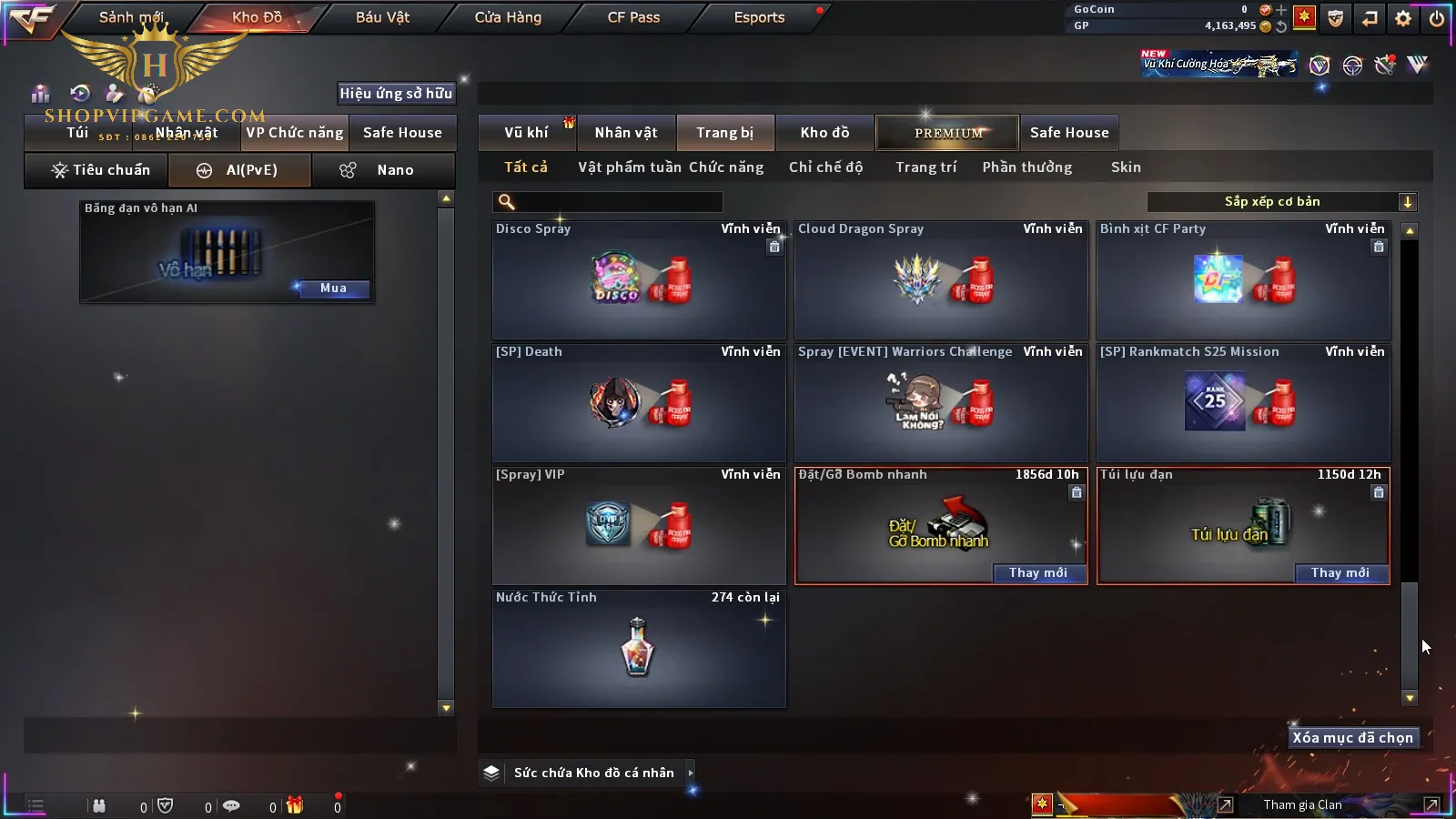
Task: Buy the Băng đạn vô hạn AI item
Action: point(333,288)
